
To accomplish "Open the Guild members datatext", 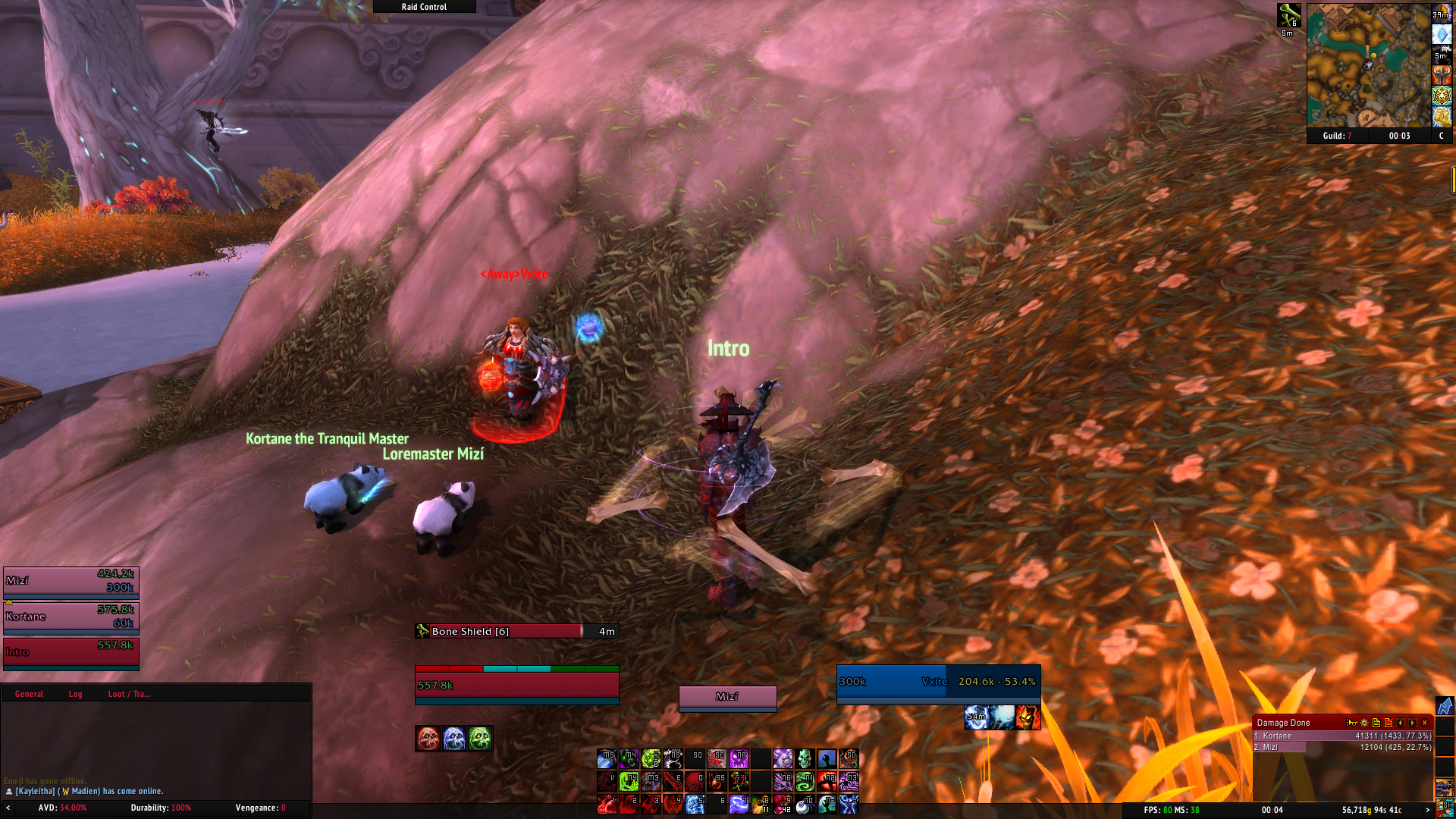I will point(1337,136).
